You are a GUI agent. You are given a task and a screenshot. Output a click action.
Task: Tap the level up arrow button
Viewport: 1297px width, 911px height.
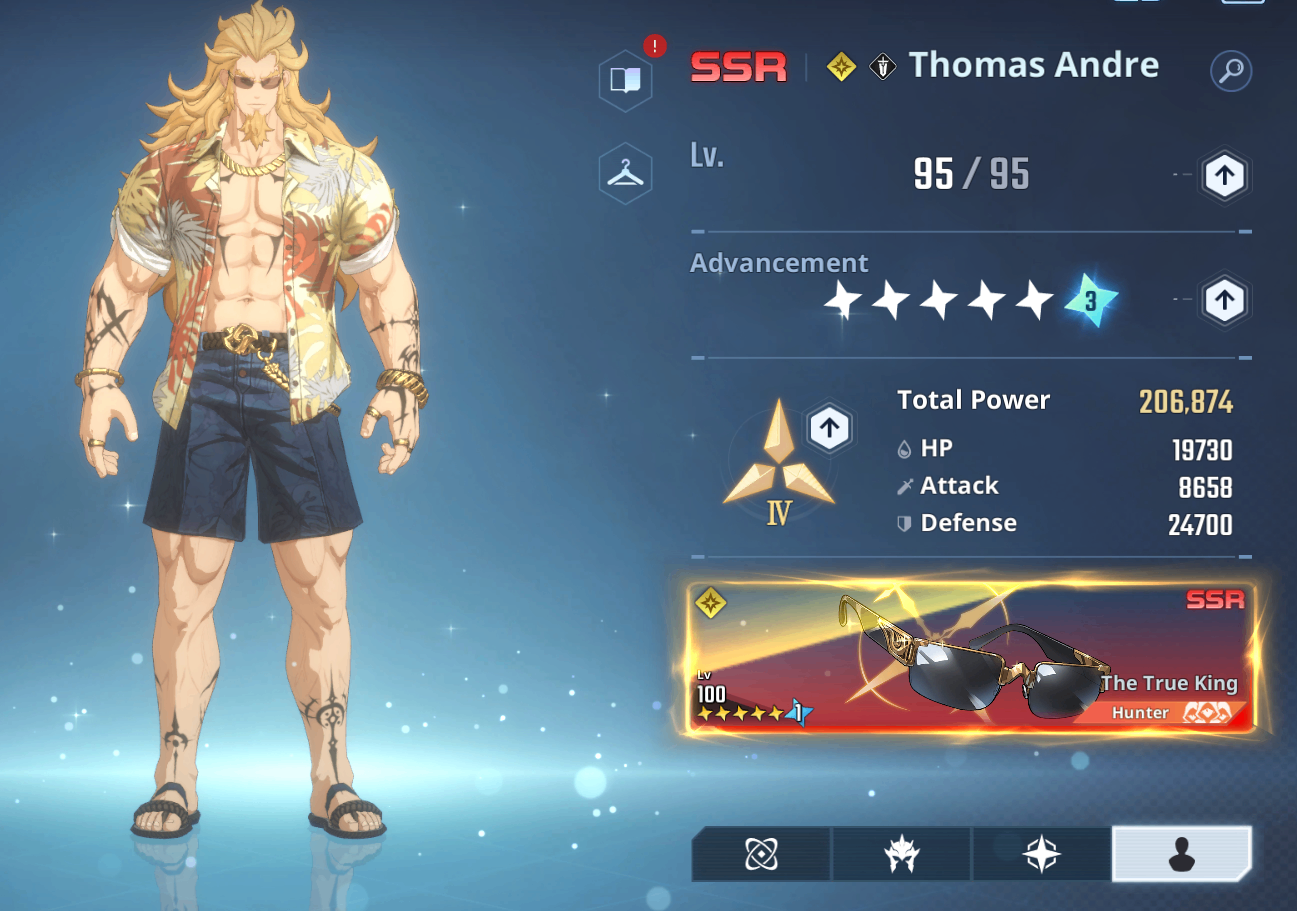pyautogui.click(x=1224, y=177)
